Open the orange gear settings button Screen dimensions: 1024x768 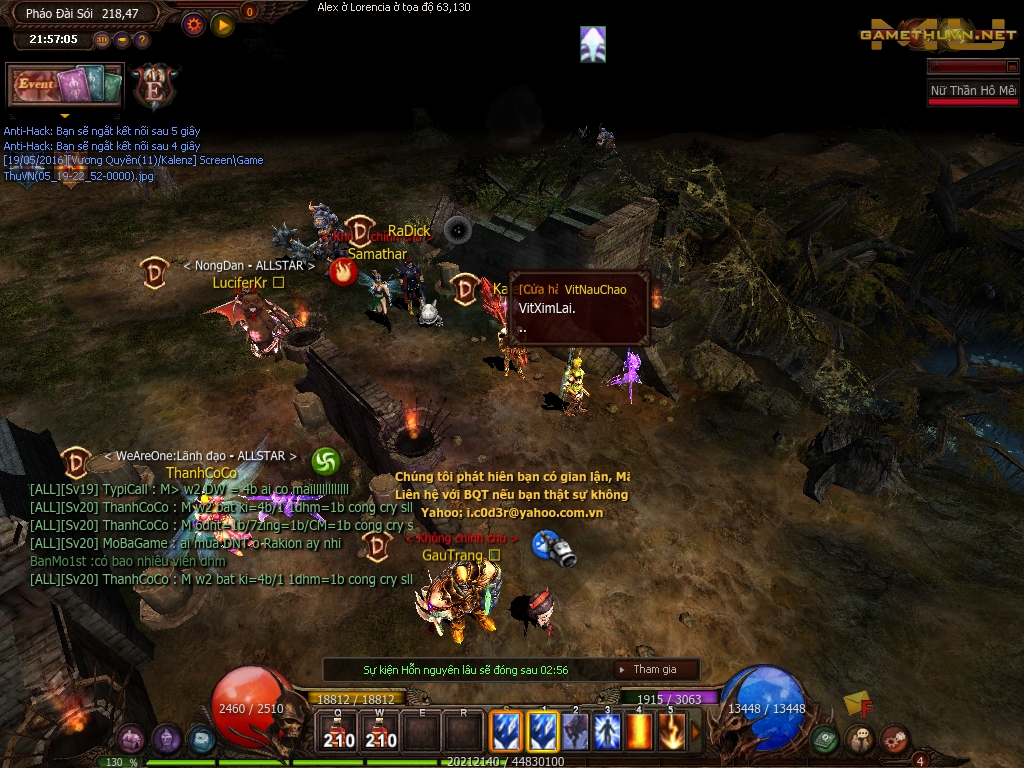click(194, 24)
